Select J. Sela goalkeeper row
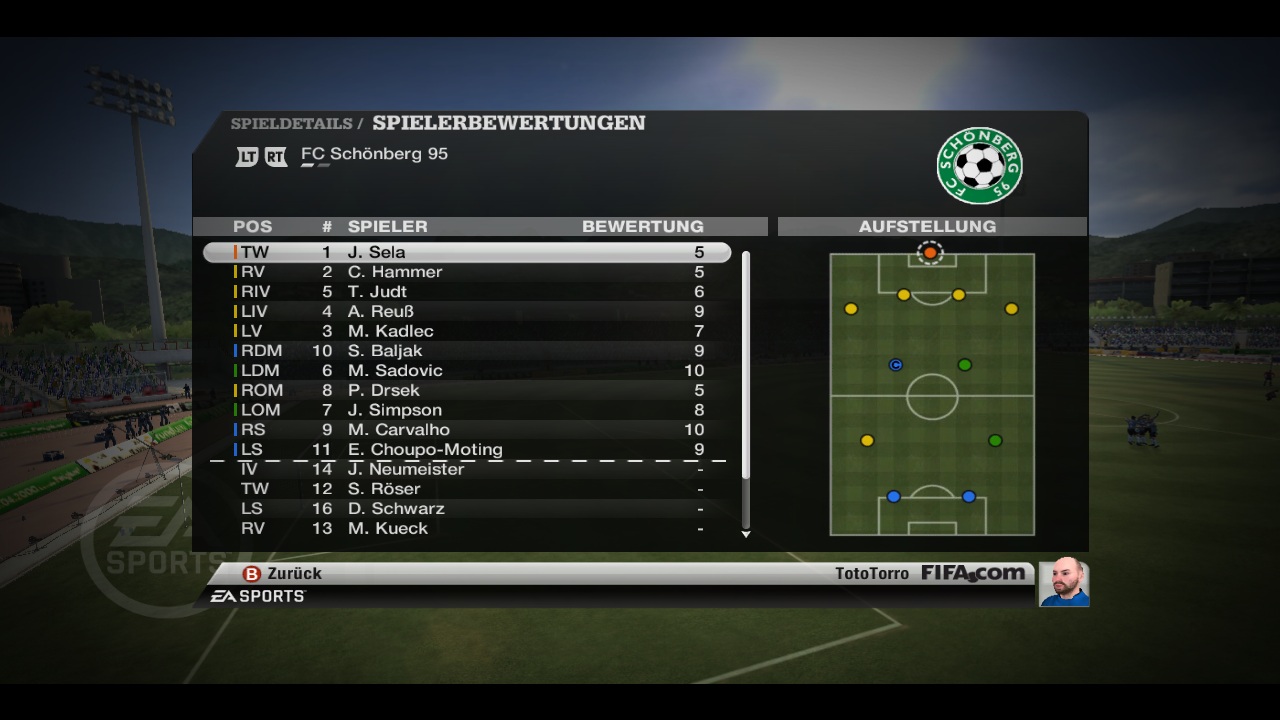 (467, 252)
